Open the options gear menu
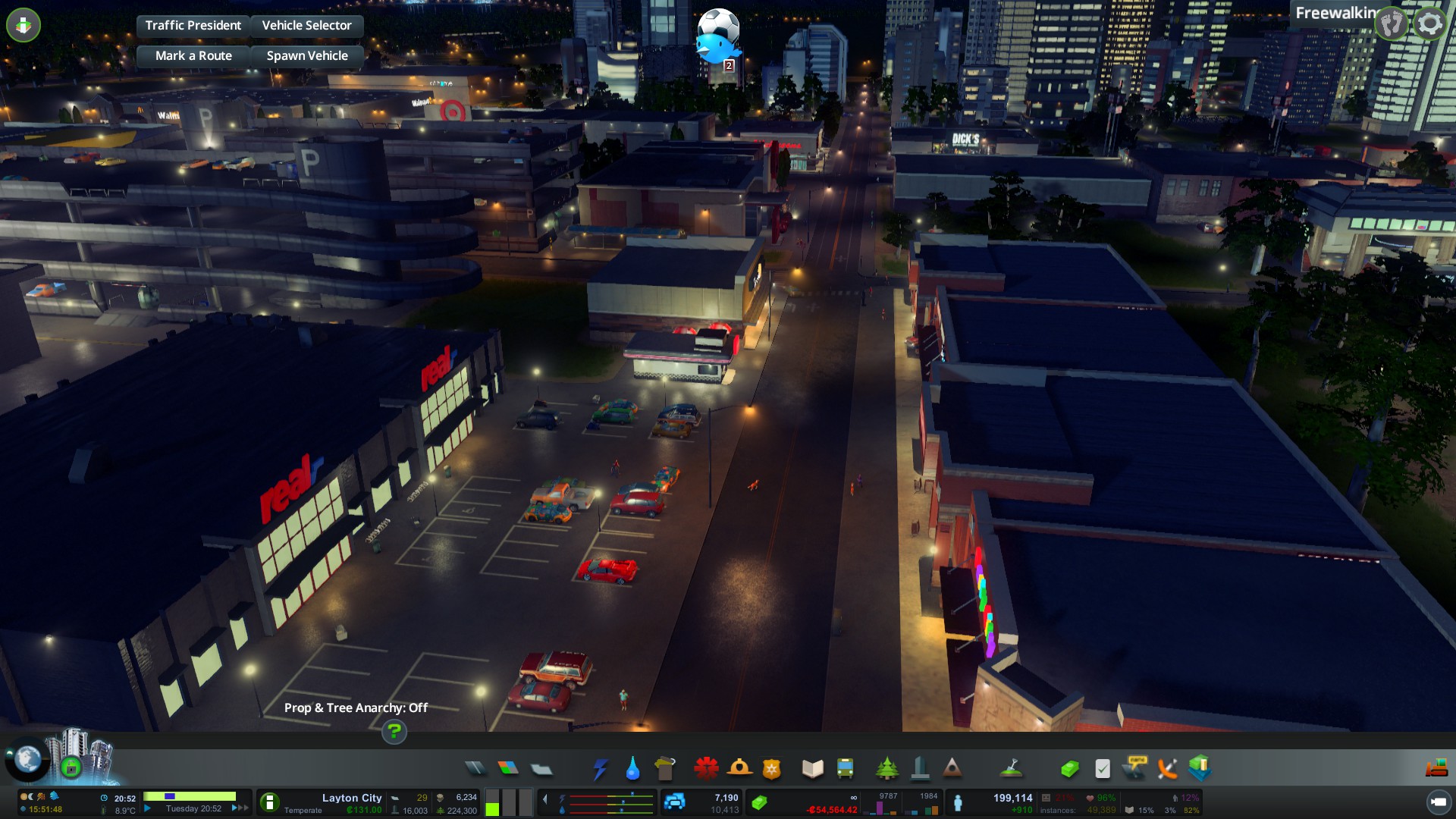Screen dimensions: 1456x819 click(x=1429, y=24)
